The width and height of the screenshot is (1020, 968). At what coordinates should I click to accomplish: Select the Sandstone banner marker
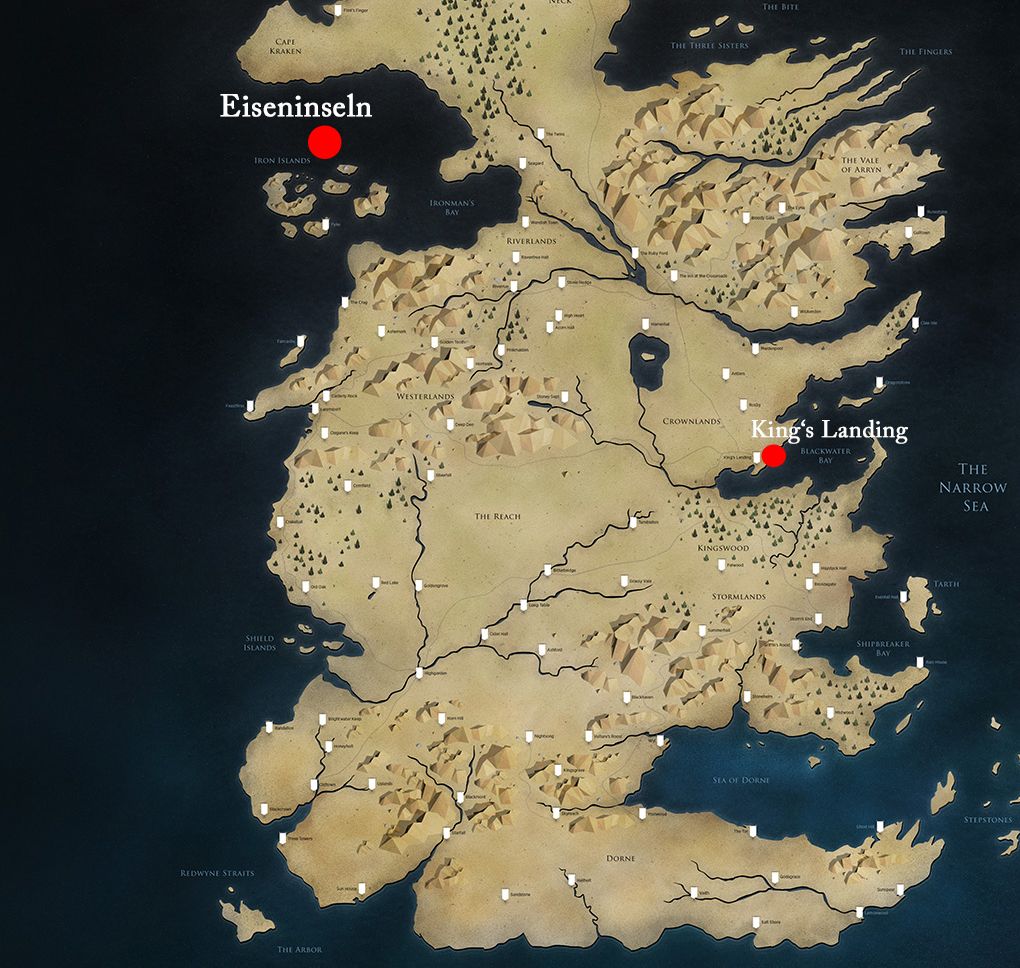[504, 893]
